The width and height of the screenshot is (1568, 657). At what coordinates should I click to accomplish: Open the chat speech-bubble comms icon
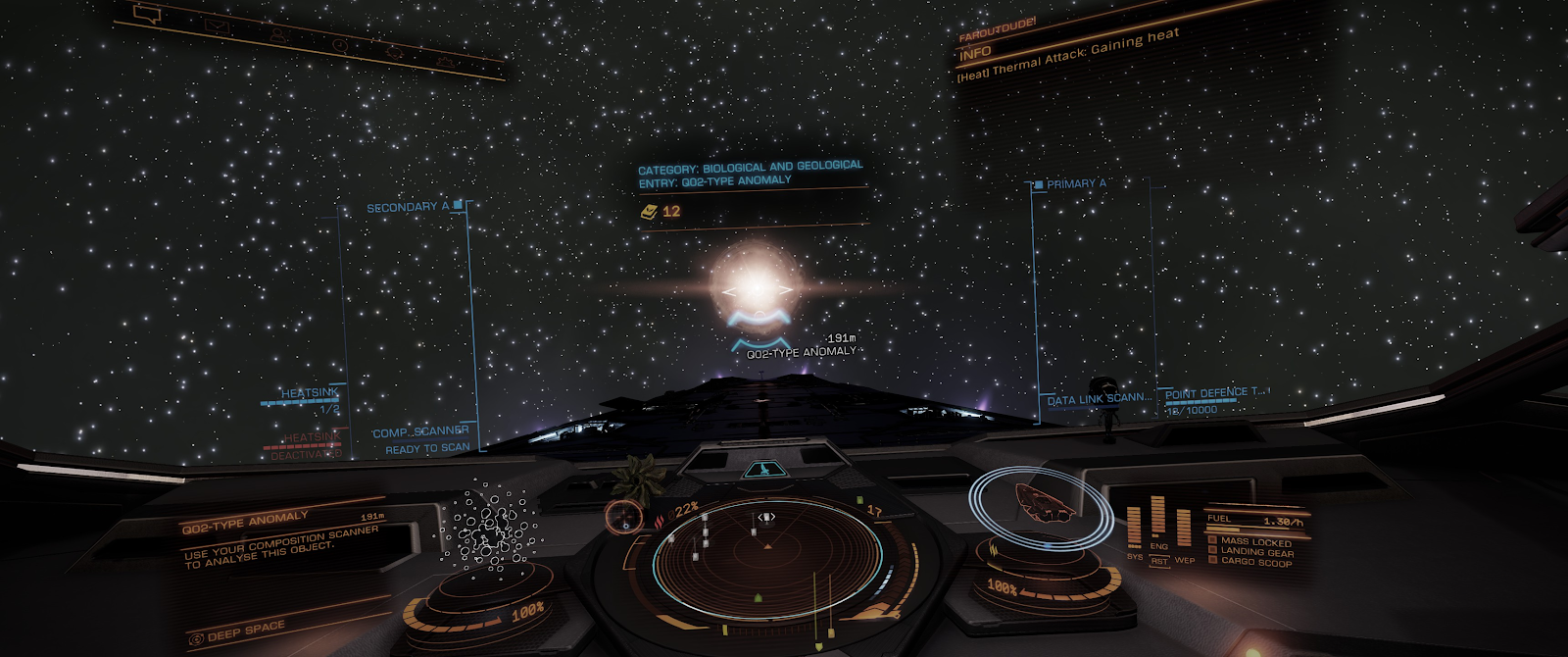coord(146,14)
